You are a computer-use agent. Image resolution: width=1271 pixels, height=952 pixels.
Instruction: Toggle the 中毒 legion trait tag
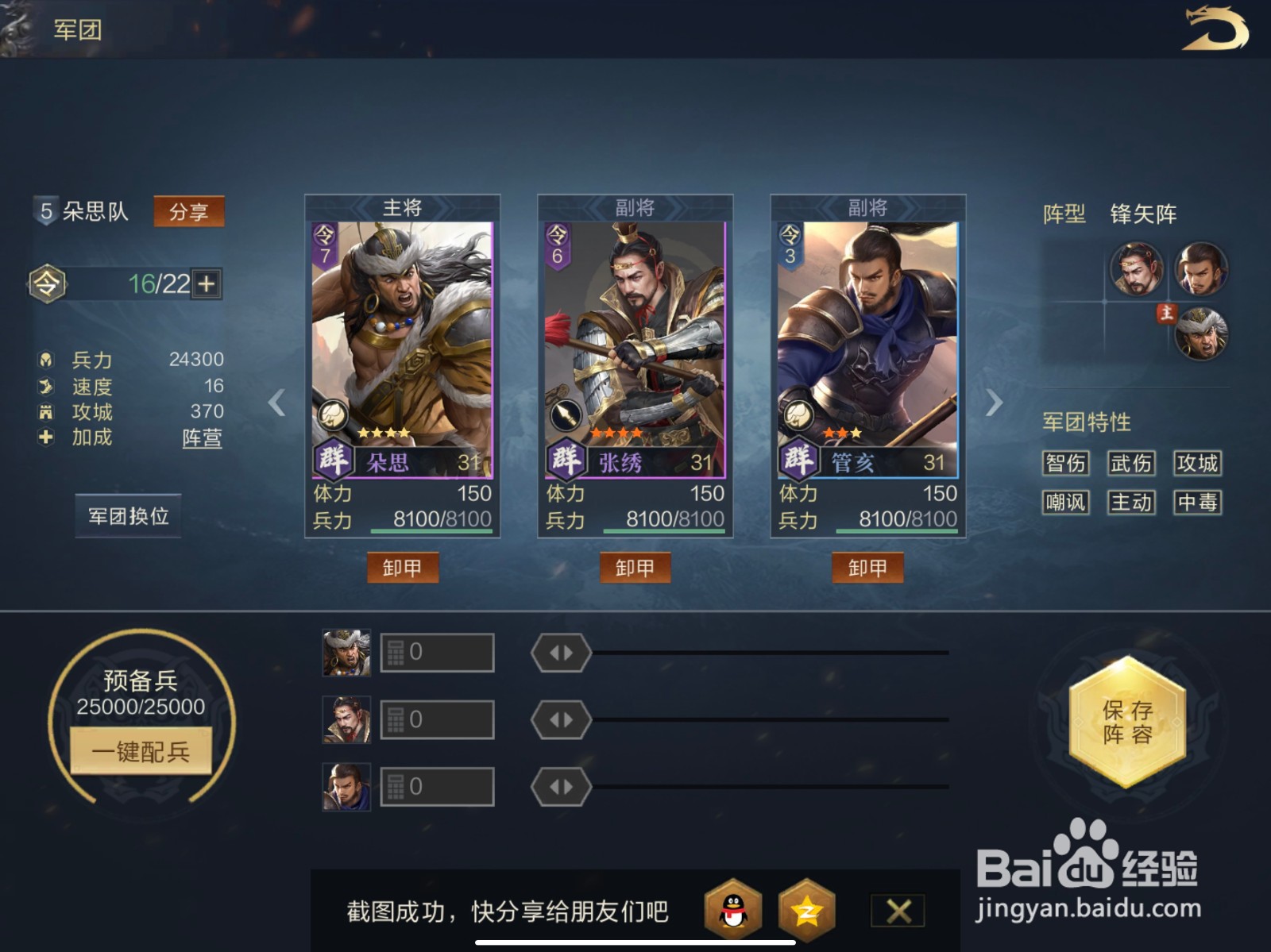click(1198, 503)
